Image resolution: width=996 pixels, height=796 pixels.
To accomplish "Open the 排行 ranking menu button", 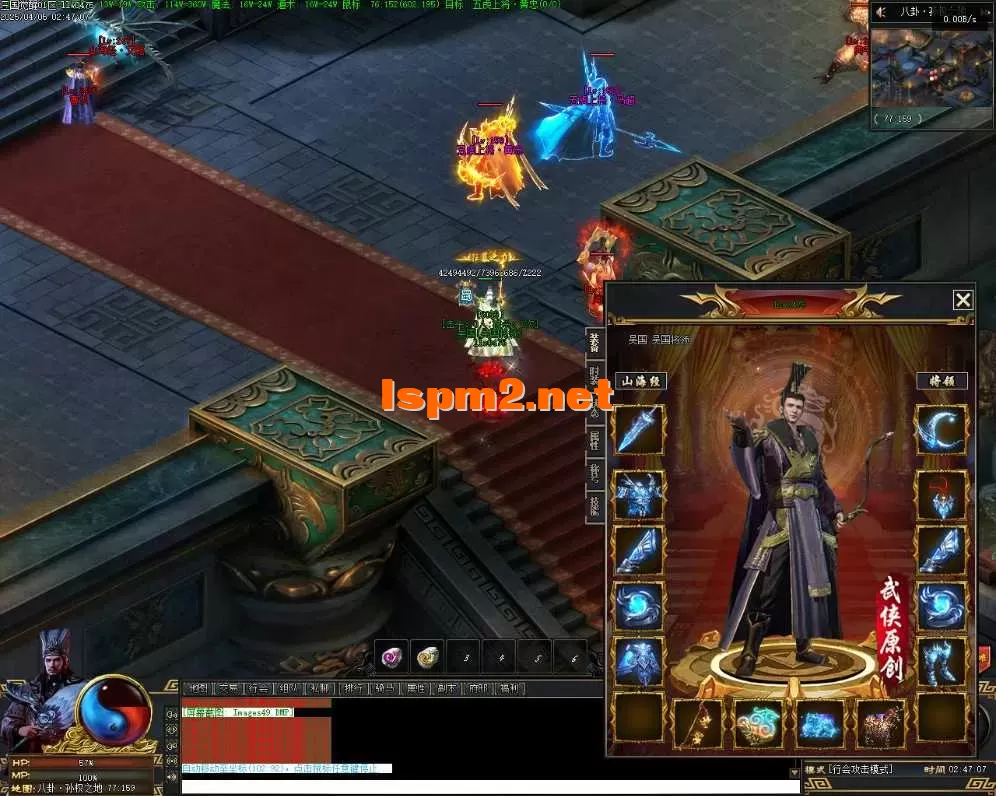I will pyautogui.click(x=352, y=688).
